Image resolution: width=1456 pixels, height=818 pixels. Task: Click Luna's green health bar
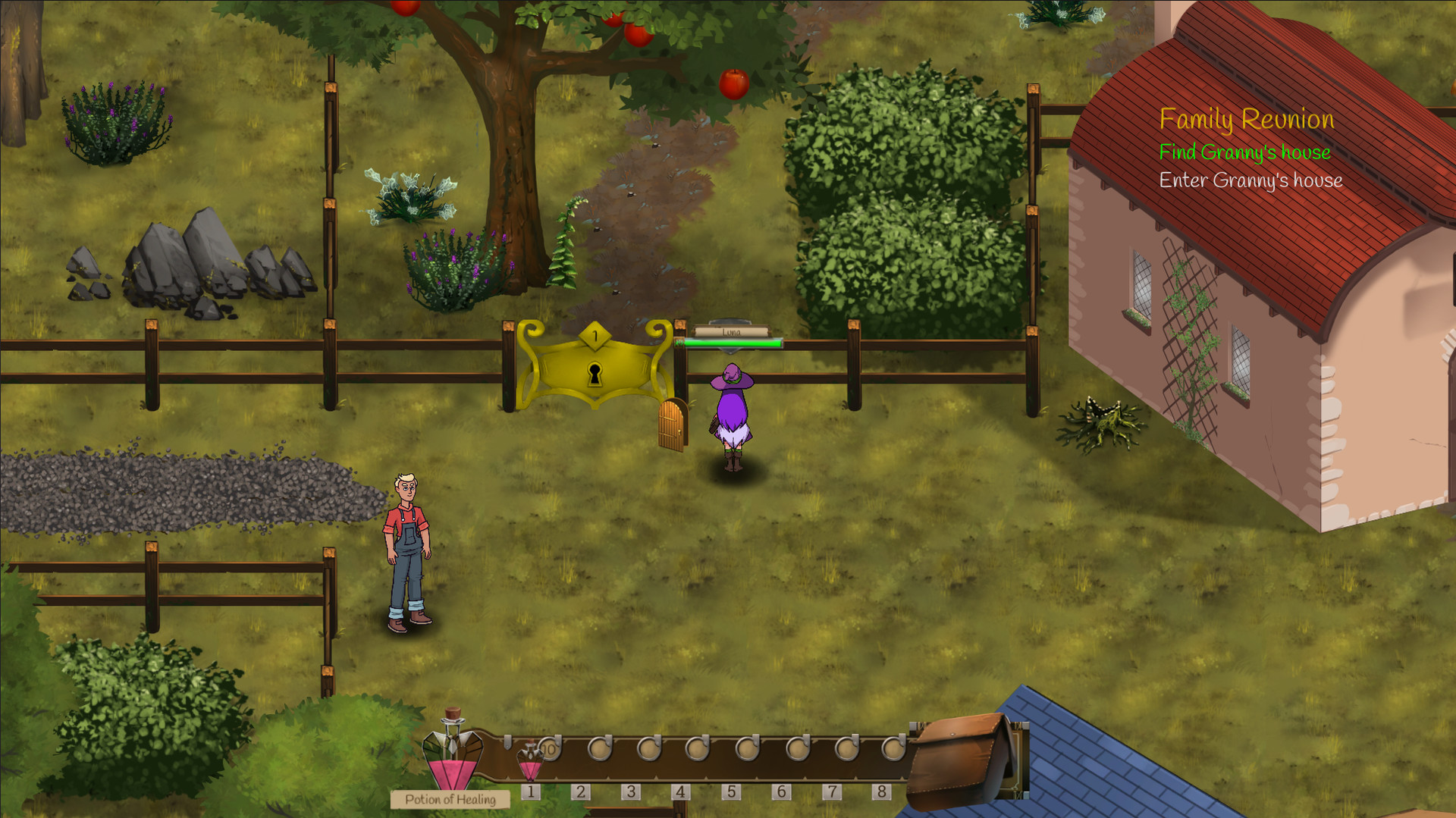(x=732, y=342)
